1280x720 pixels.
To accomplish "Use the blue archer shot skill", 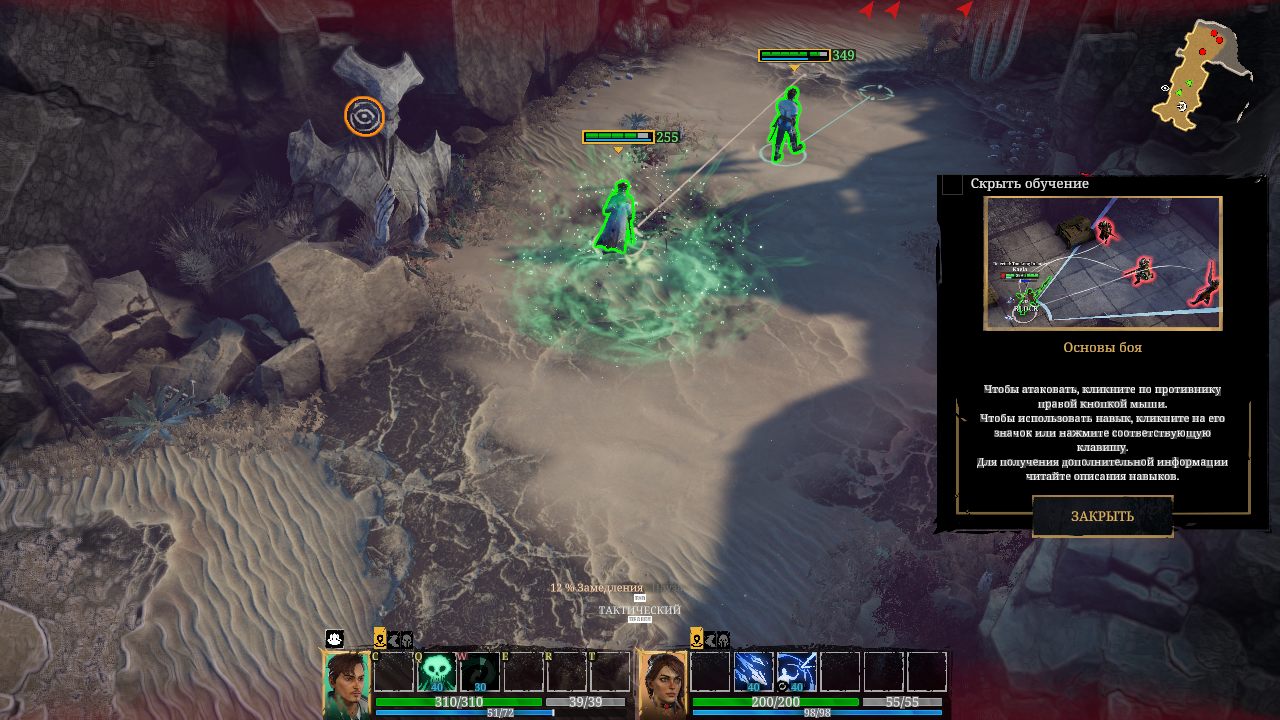I will [796, 672].
